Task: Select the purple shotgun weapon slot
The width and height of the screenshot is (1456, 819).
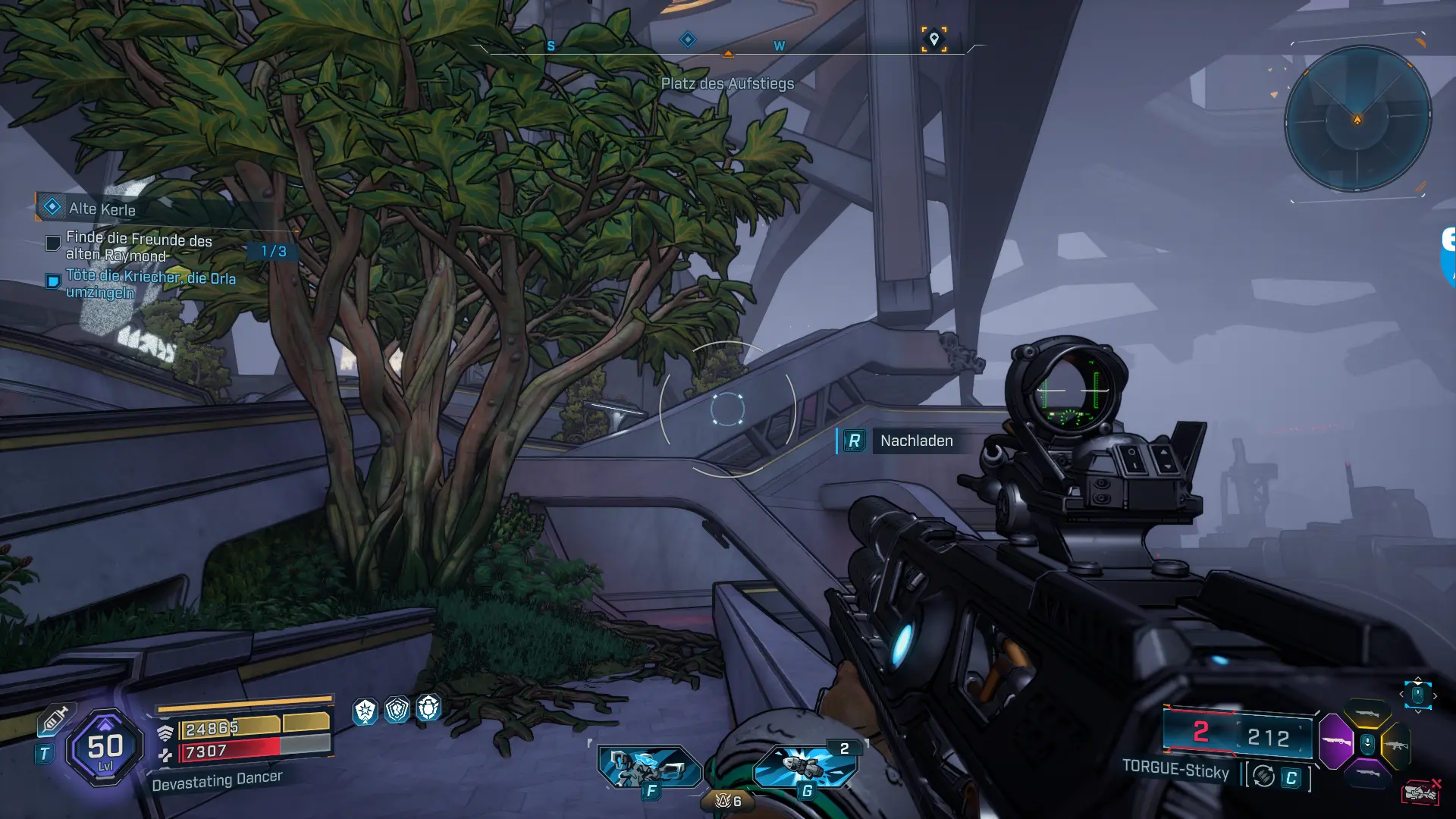Action: click(x=1336, y=741)
